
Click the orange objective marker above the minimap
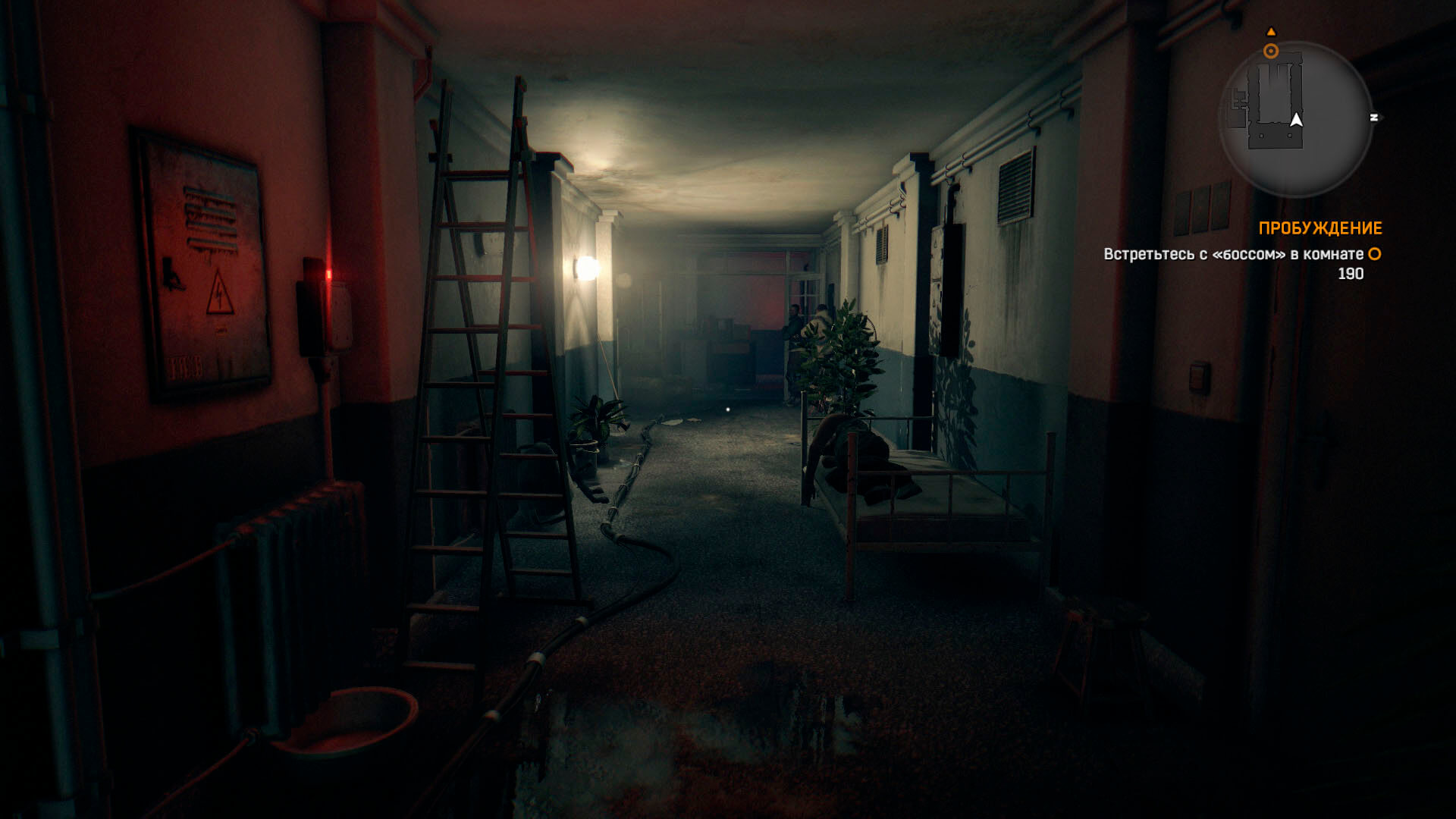coord(1271,51)
